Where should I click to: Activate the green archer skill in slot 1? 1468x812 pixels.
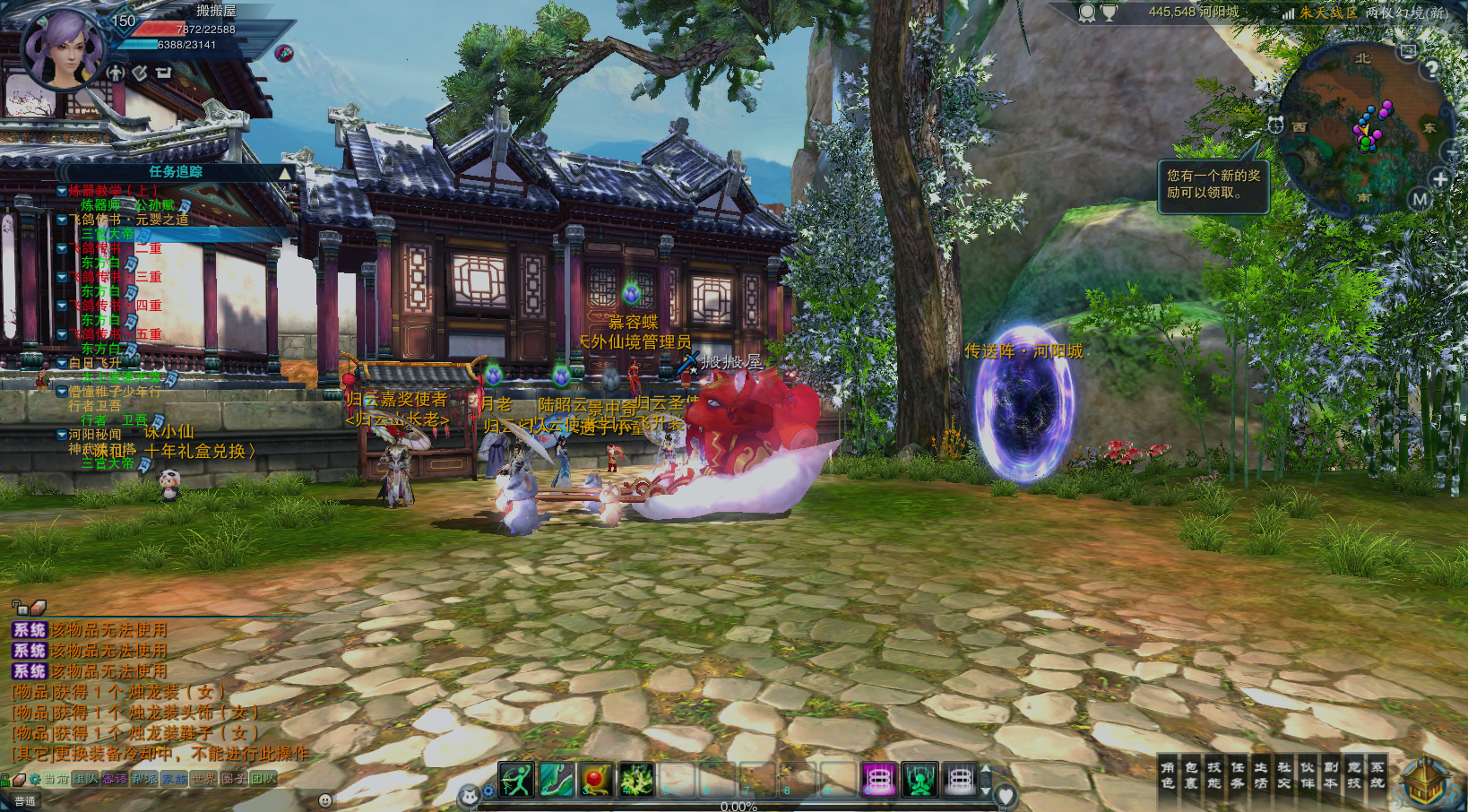[x=516, y=780]
